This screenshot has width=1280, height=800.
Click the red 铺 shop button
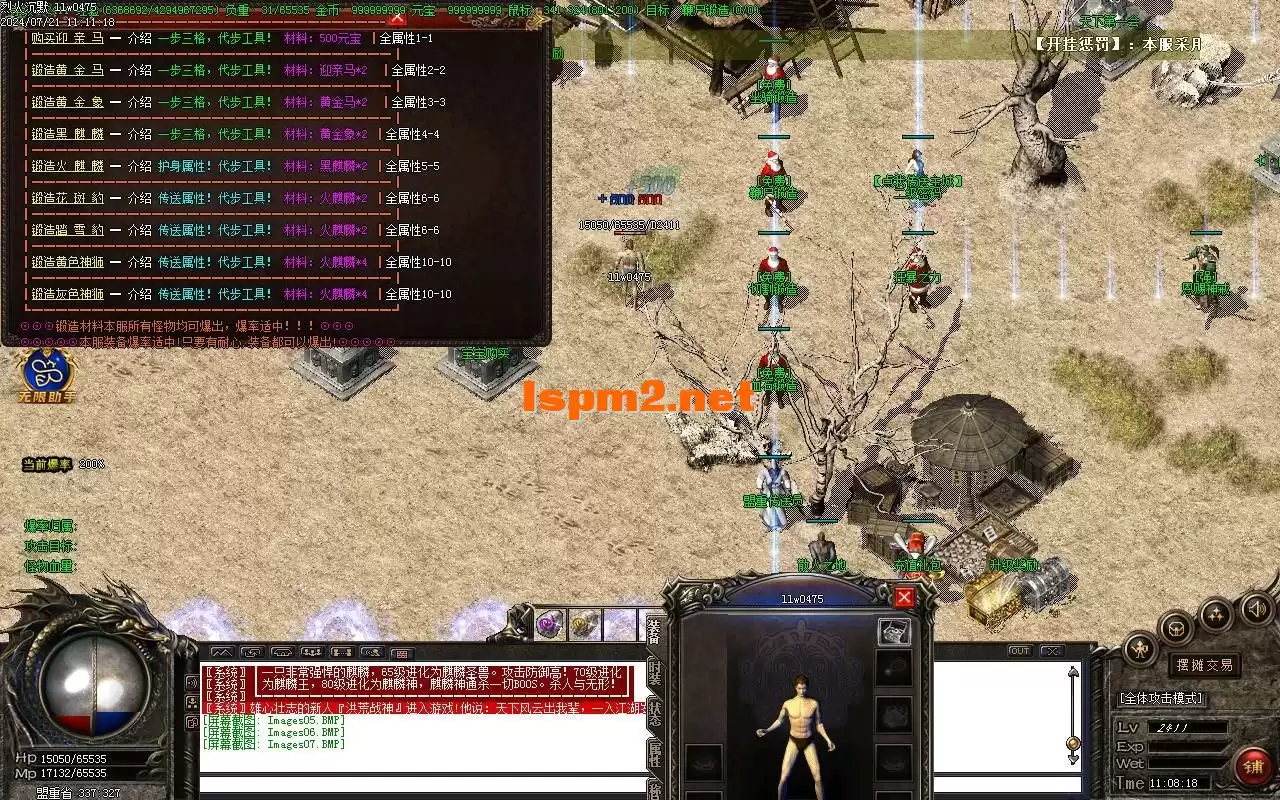coord(1253,767)
